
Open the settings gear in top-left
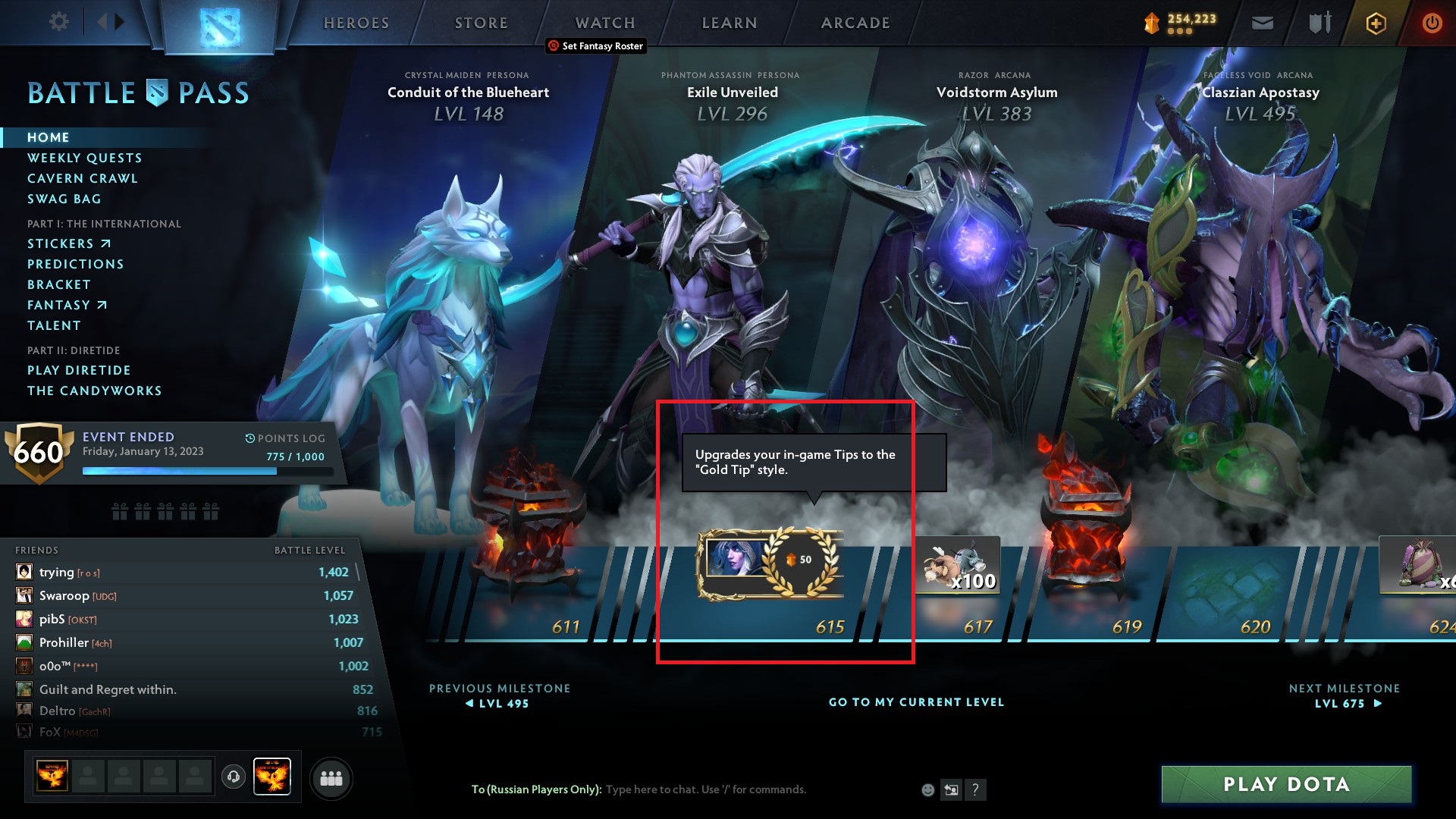point(59,23)
